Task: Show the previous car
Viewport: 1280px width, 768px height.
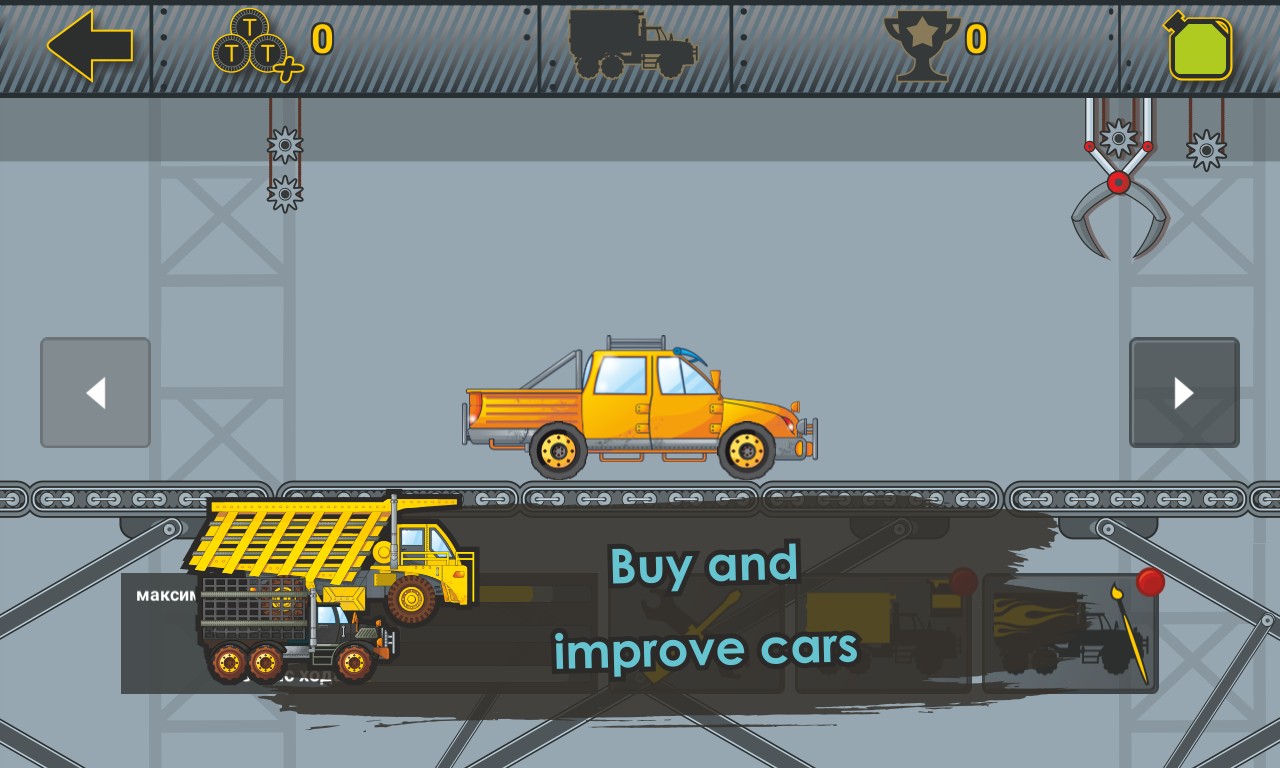Action: tap(95, 393)
